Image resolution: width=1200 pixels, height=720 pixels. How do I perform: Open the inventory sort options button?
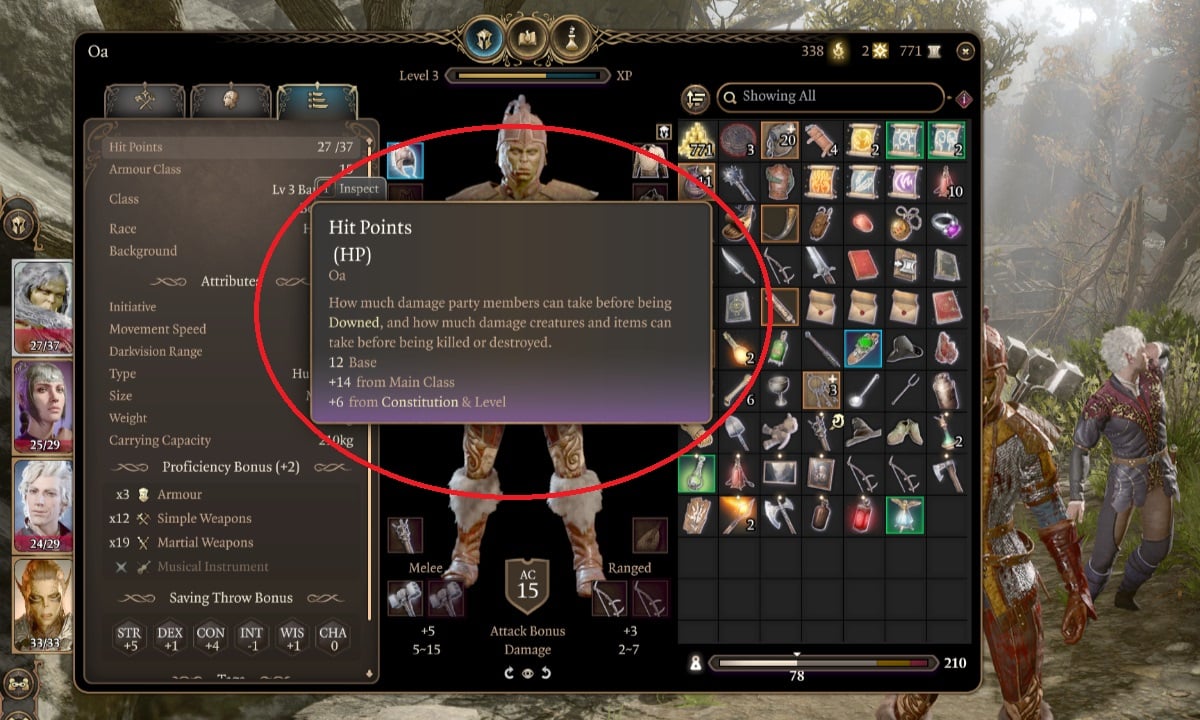[x=695, y=98]
